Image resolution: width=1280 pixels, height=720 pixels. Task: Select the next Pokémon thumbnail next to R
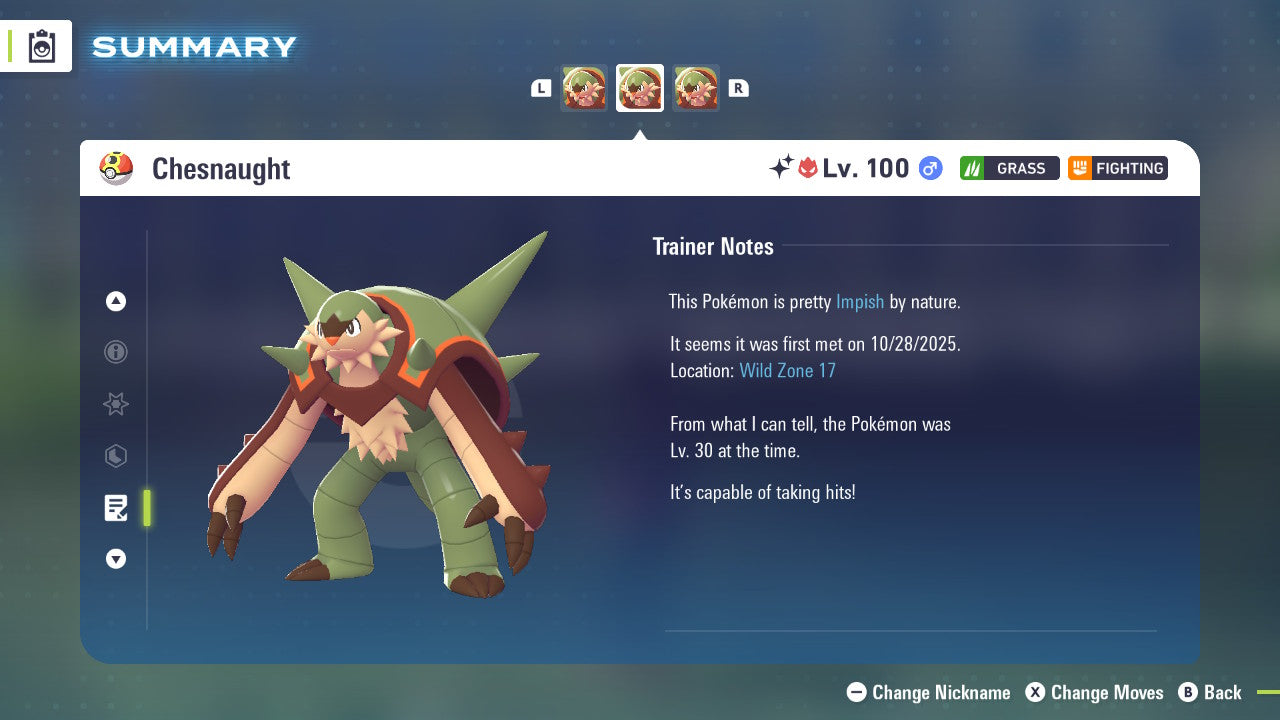point(696,88)
